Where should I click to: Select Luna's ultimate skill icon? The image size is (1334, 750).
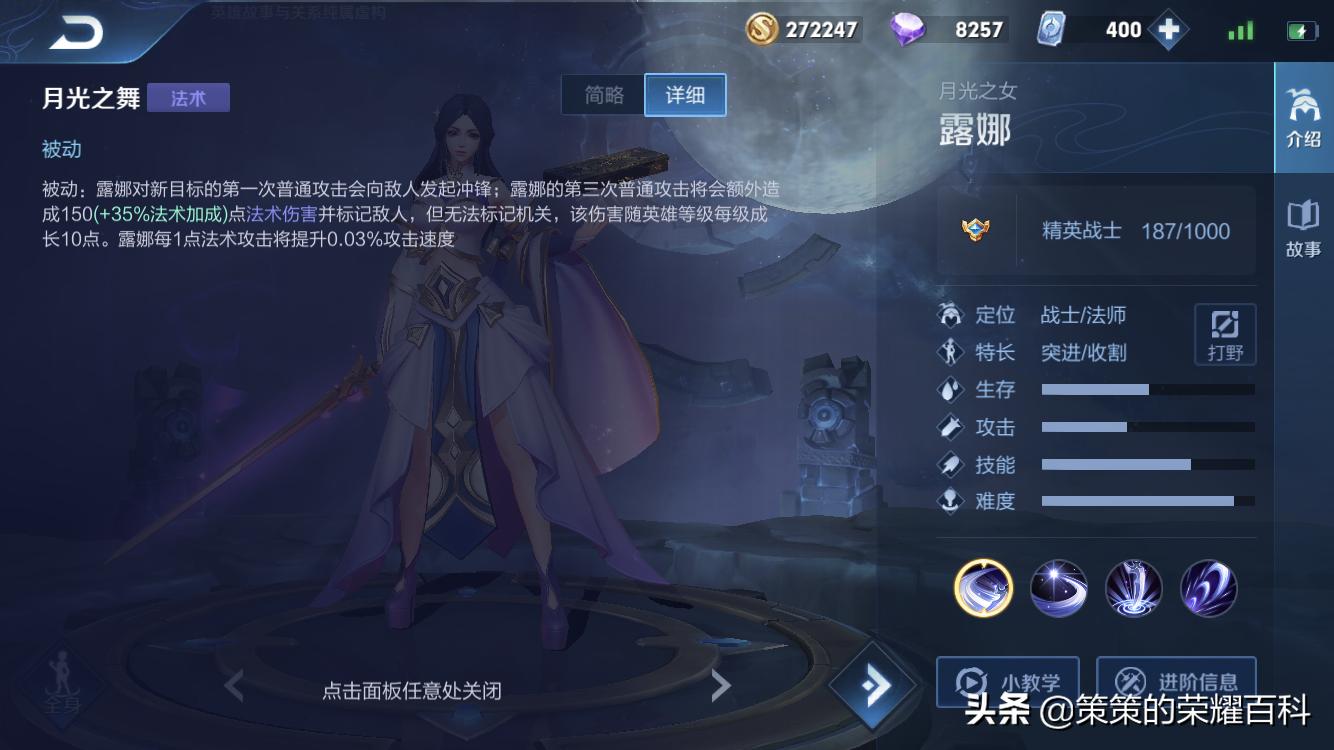[1208, 589]
